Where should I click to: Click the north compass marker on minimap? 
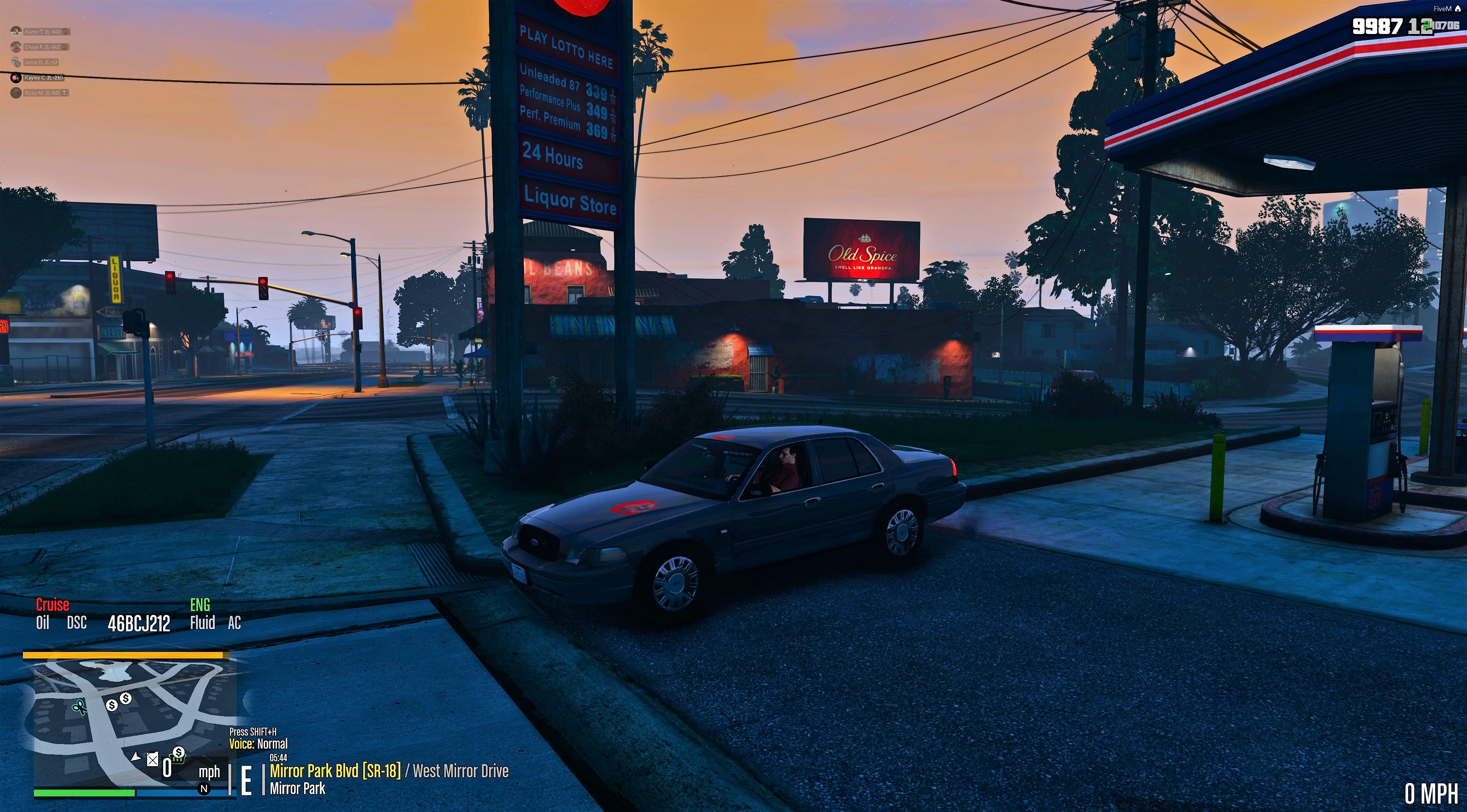204,789
